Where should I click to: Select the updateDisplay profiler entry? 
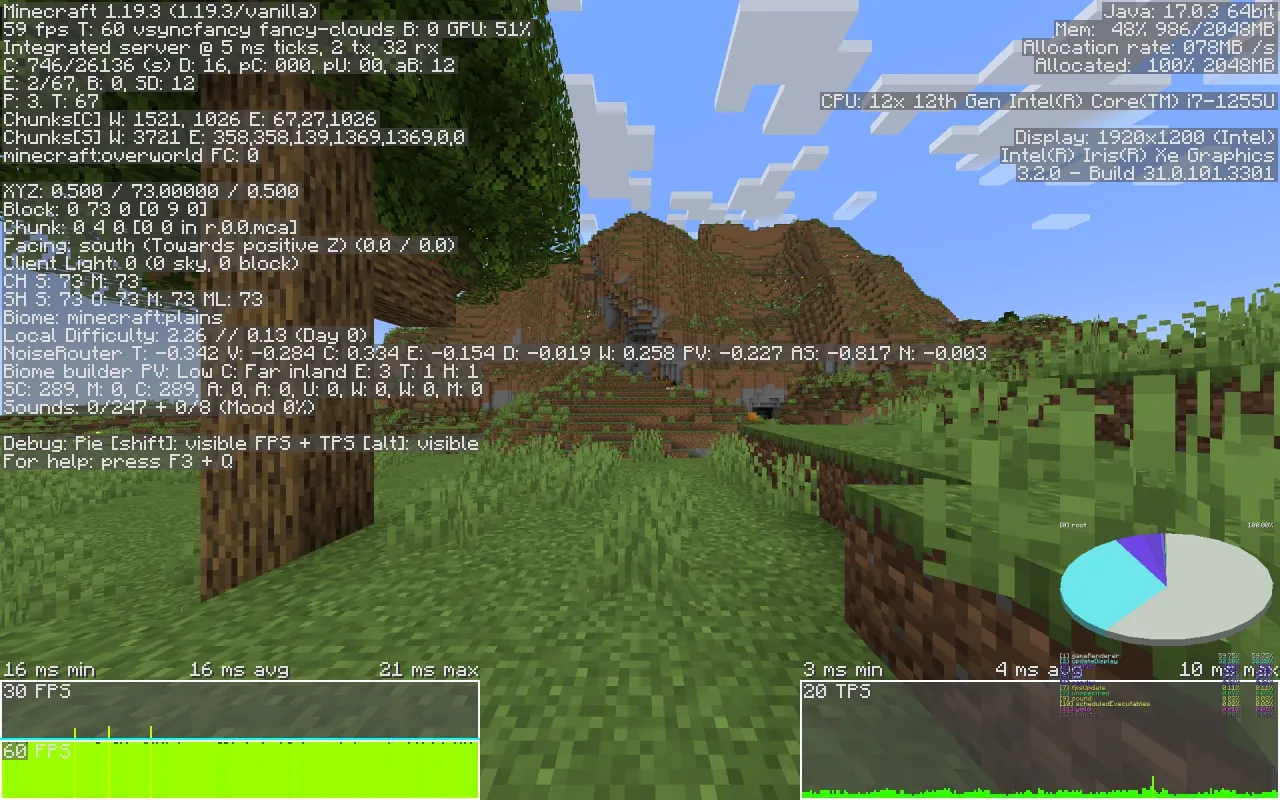click(1090, 662)
